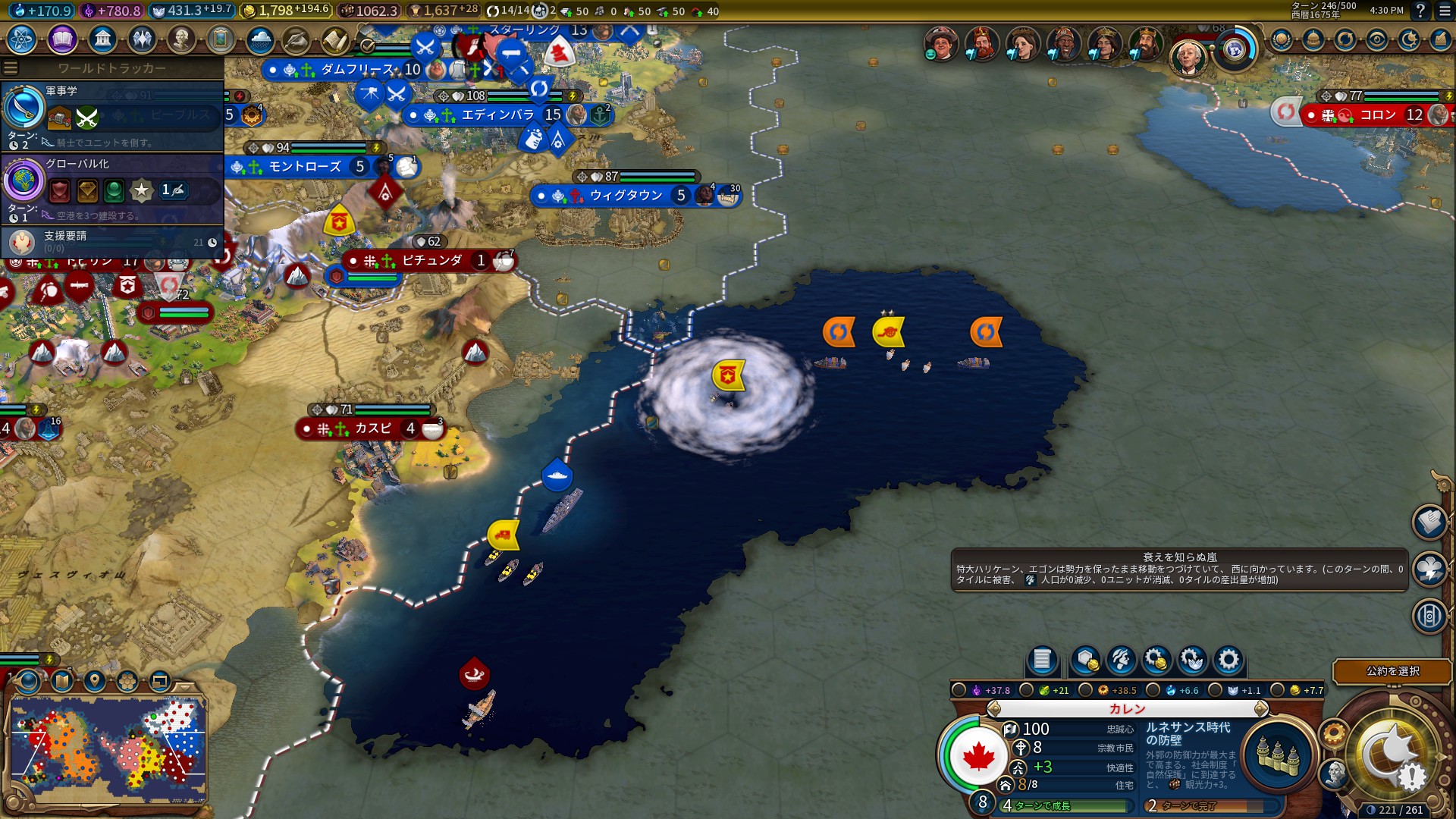Viewport: 1456px width, 819px height.
Task: Select the white-haired leader portrait
Action: [x=1188, y=57]
